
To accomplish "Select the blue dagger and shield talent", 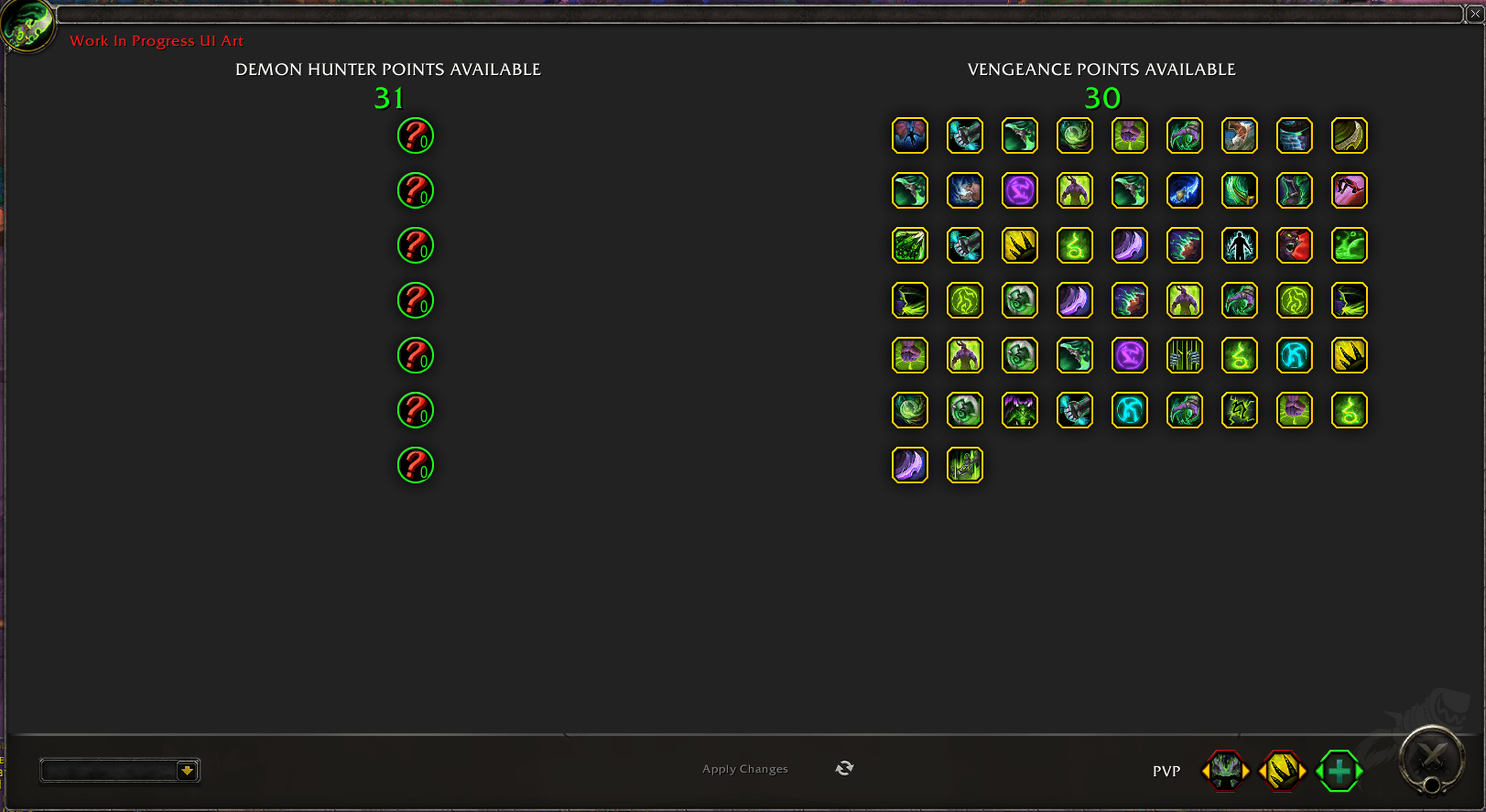I will pyautogui.click(x=1184, y=190).
